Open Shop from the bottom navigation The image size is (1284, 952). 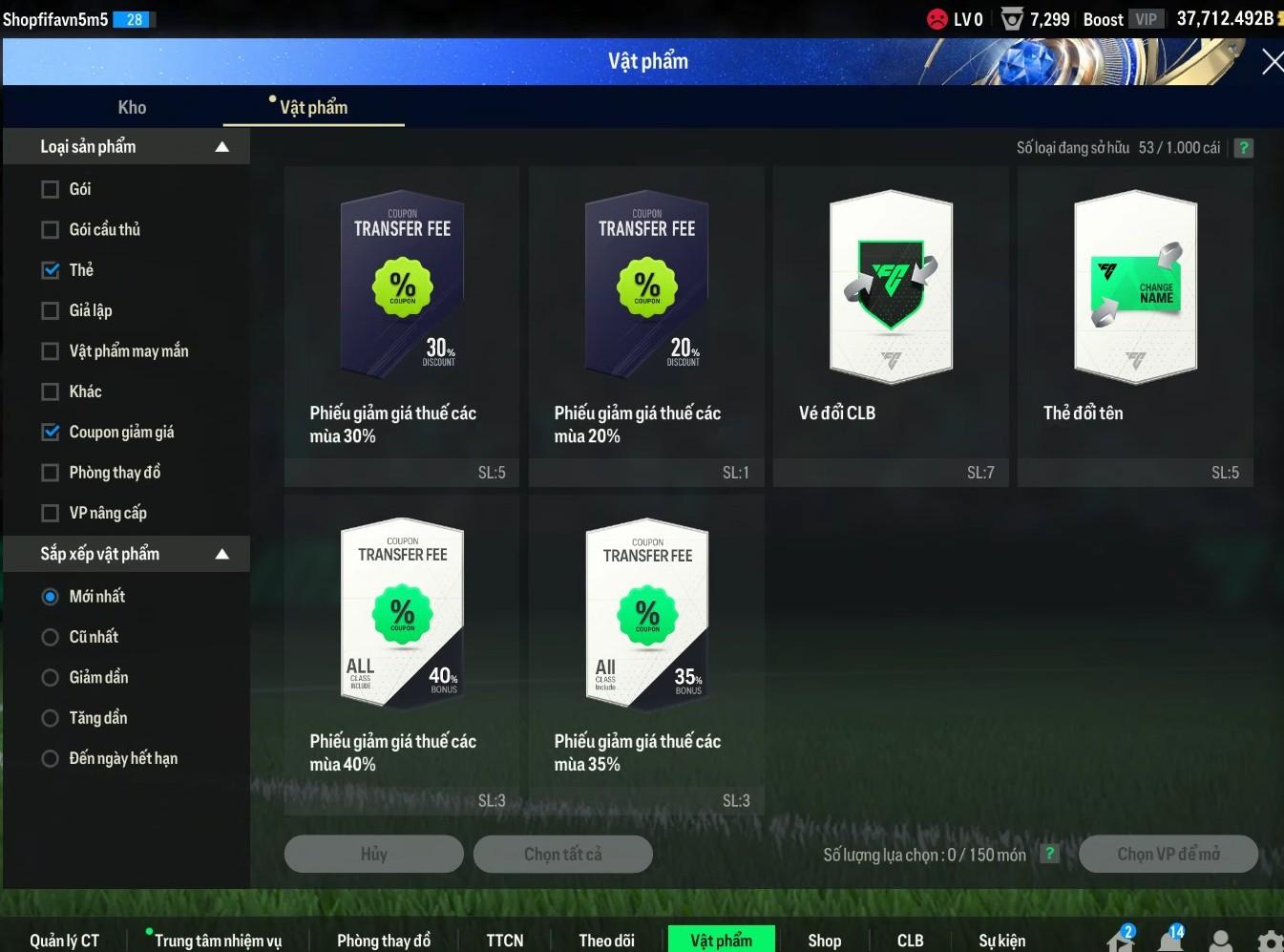point(824,941)
